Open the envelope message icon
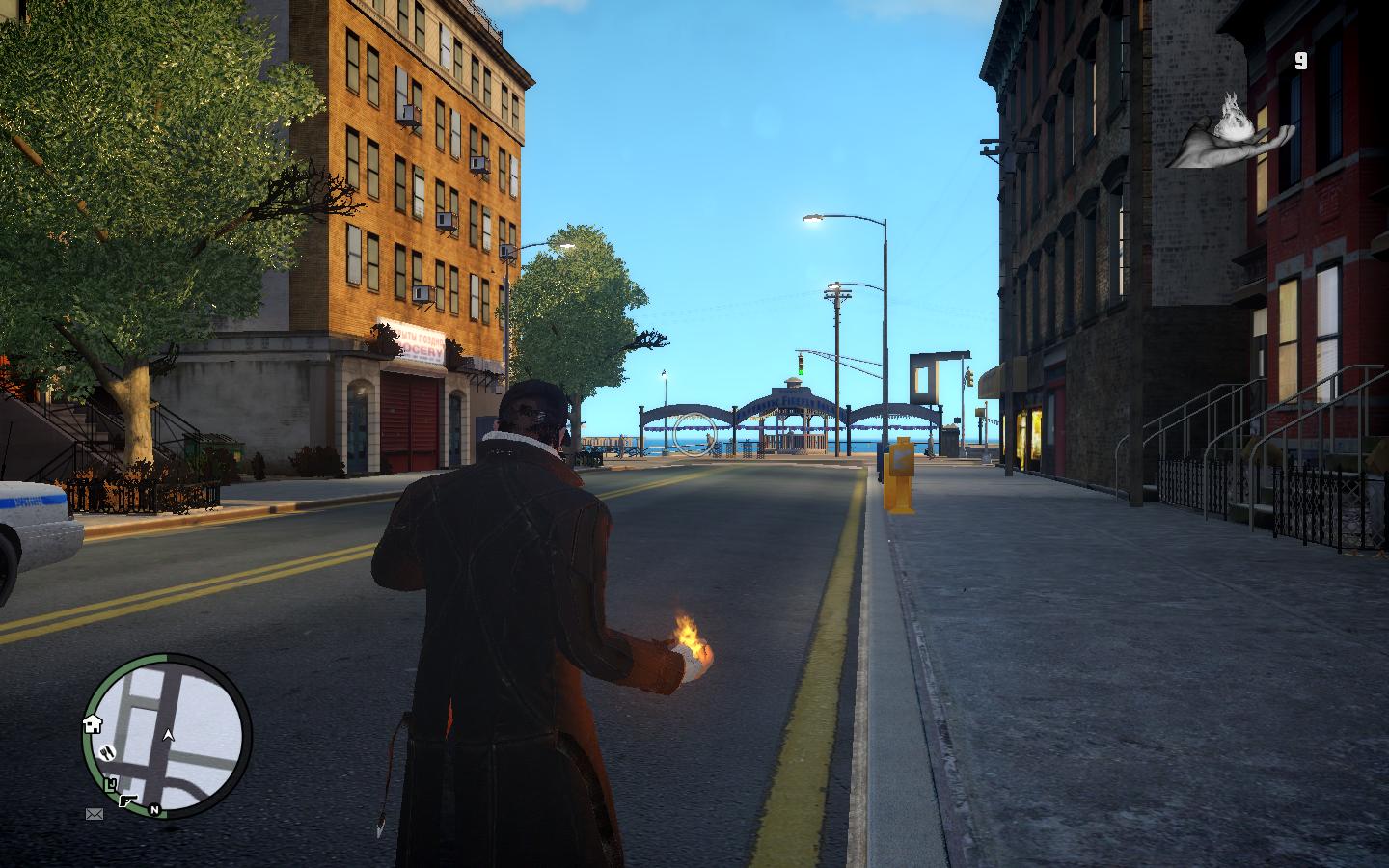 point(95,814)
